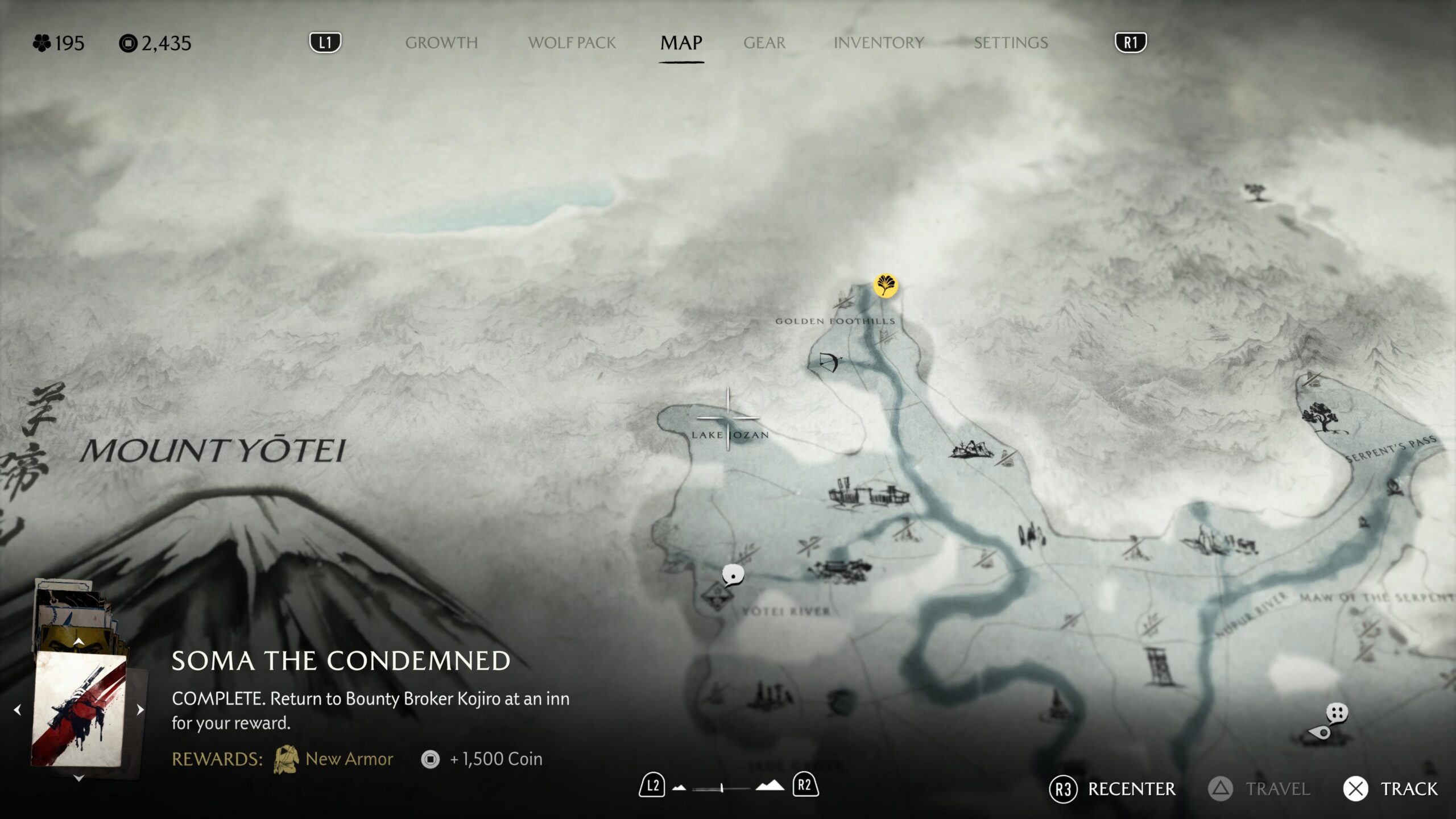Cycle quest cards upward with the up arrow
This screenshot has width=1456, height=819.
coord(78,642)
